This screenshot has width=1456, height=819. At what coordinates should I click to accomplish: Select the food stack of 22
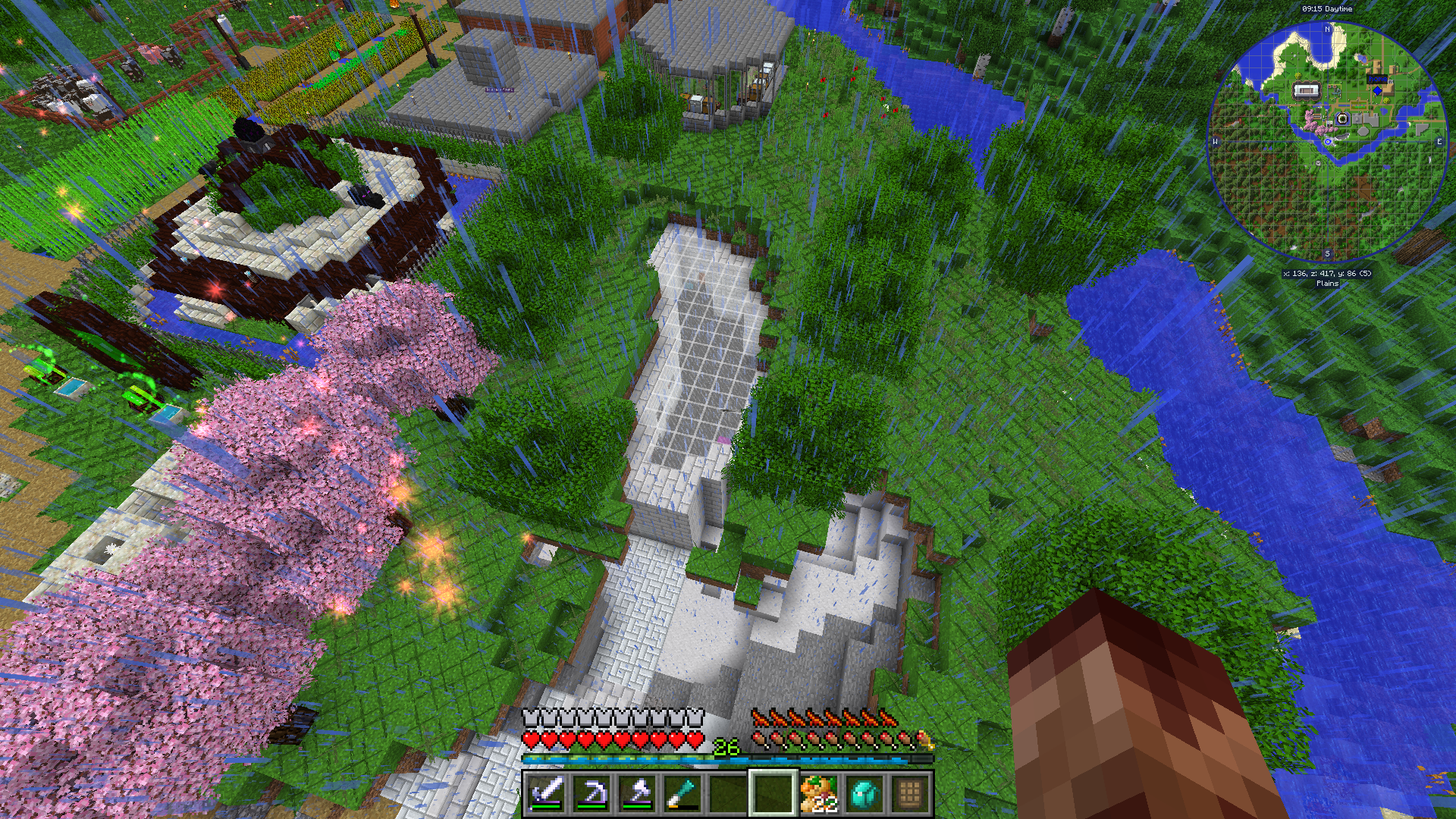click(x=819, y=793)
